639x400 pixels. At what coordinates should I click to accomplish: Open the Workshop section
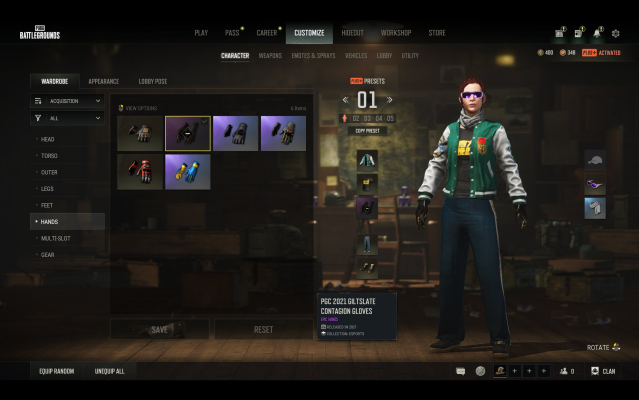[396, 33]
